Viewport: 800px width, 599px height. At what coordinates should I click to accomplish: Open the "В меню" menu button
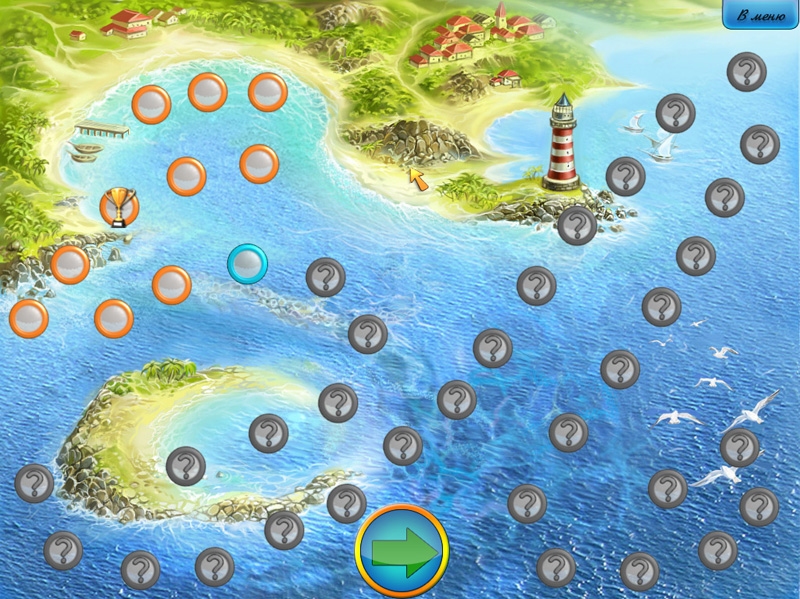point(760,15)
